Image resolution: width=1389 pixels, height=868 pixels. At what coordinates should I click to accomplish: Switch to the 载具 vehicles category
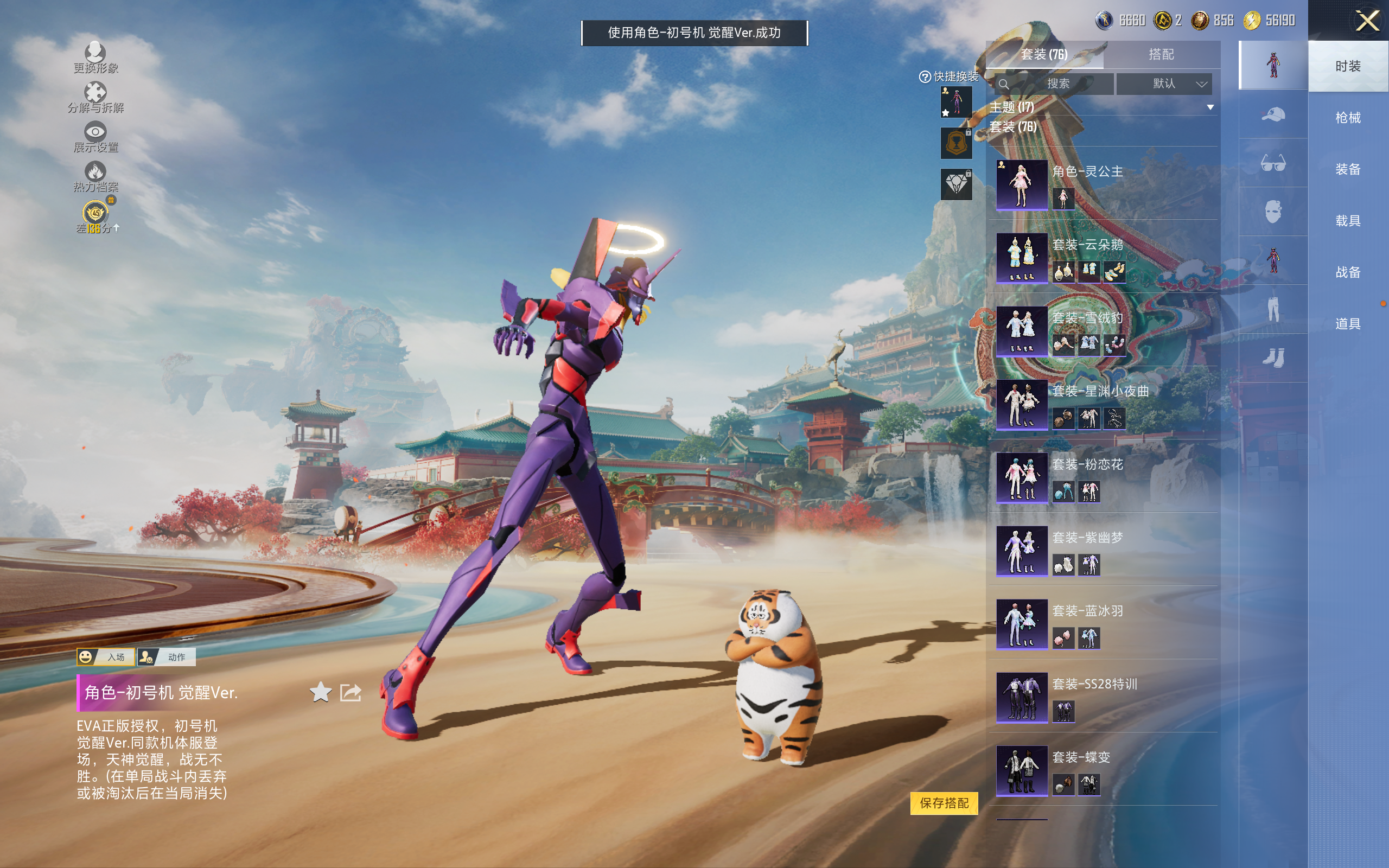(1348, 221)
